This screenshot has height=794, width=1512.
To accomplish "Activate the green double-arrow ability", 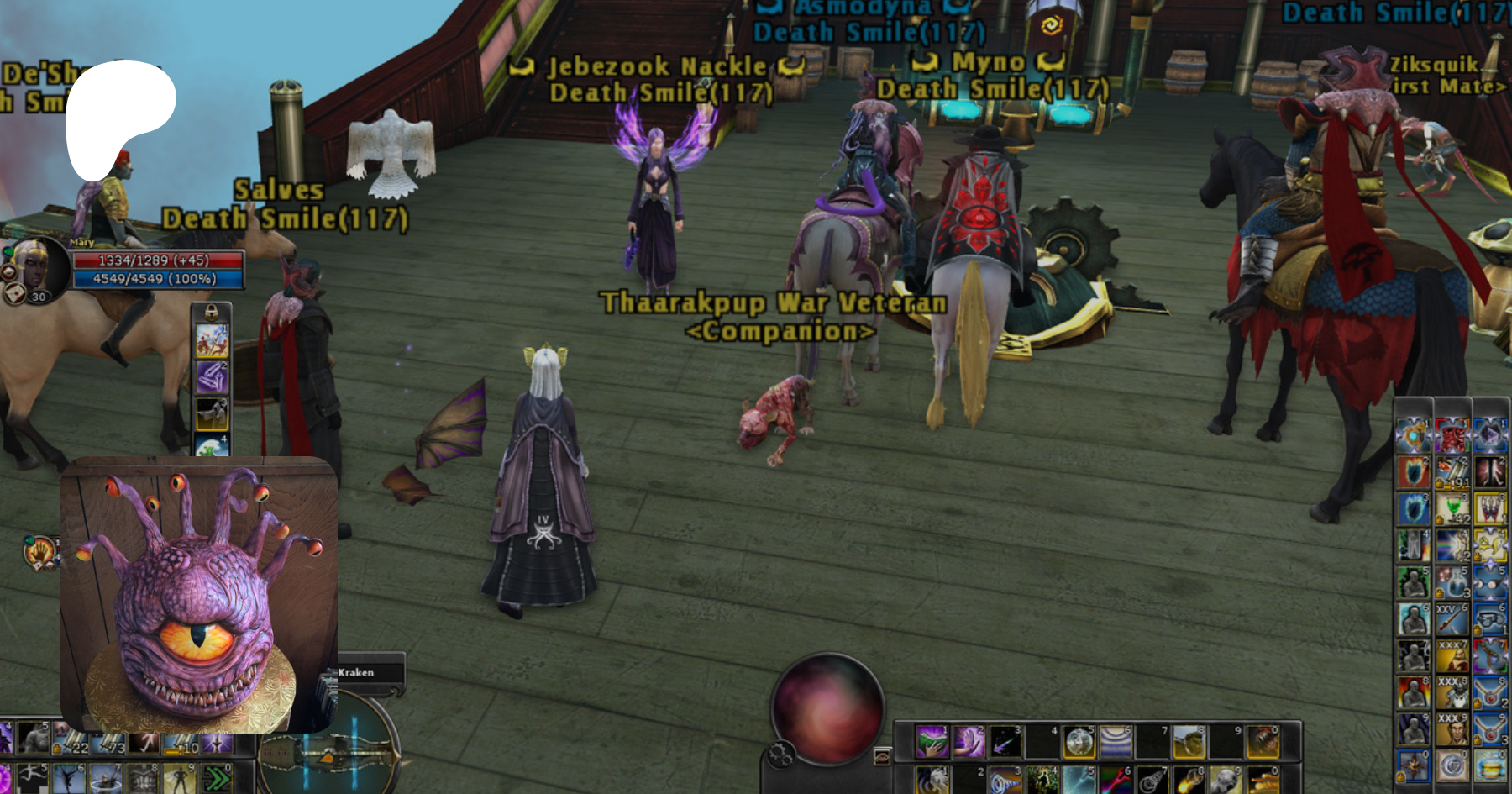I will click(218, 779).
